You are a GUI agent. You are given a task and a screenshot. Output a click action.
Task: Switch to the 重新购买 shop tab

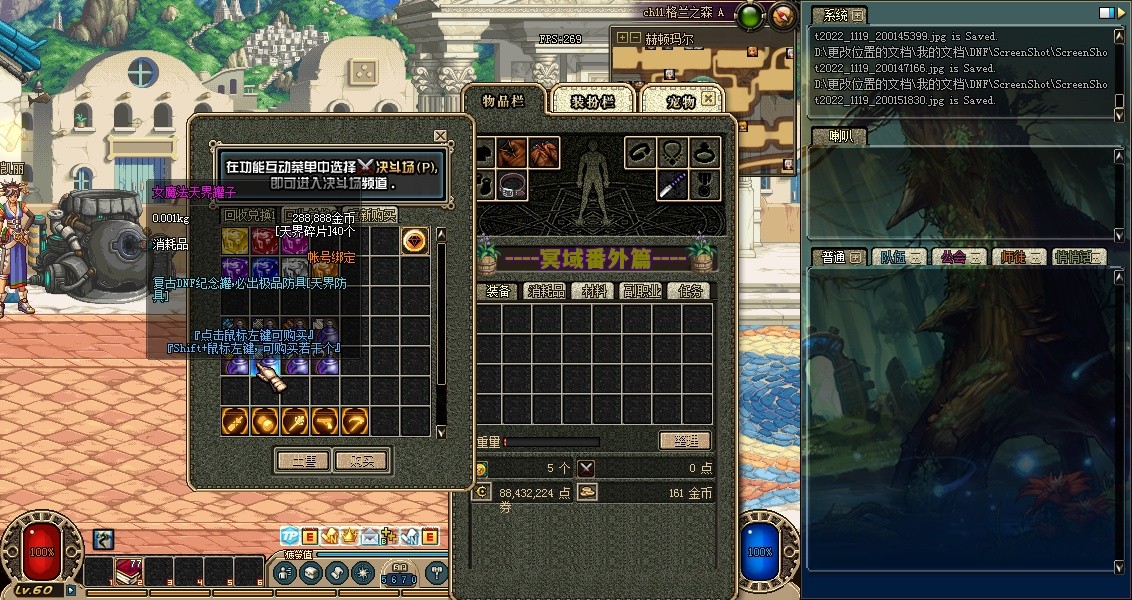[379, 215]
